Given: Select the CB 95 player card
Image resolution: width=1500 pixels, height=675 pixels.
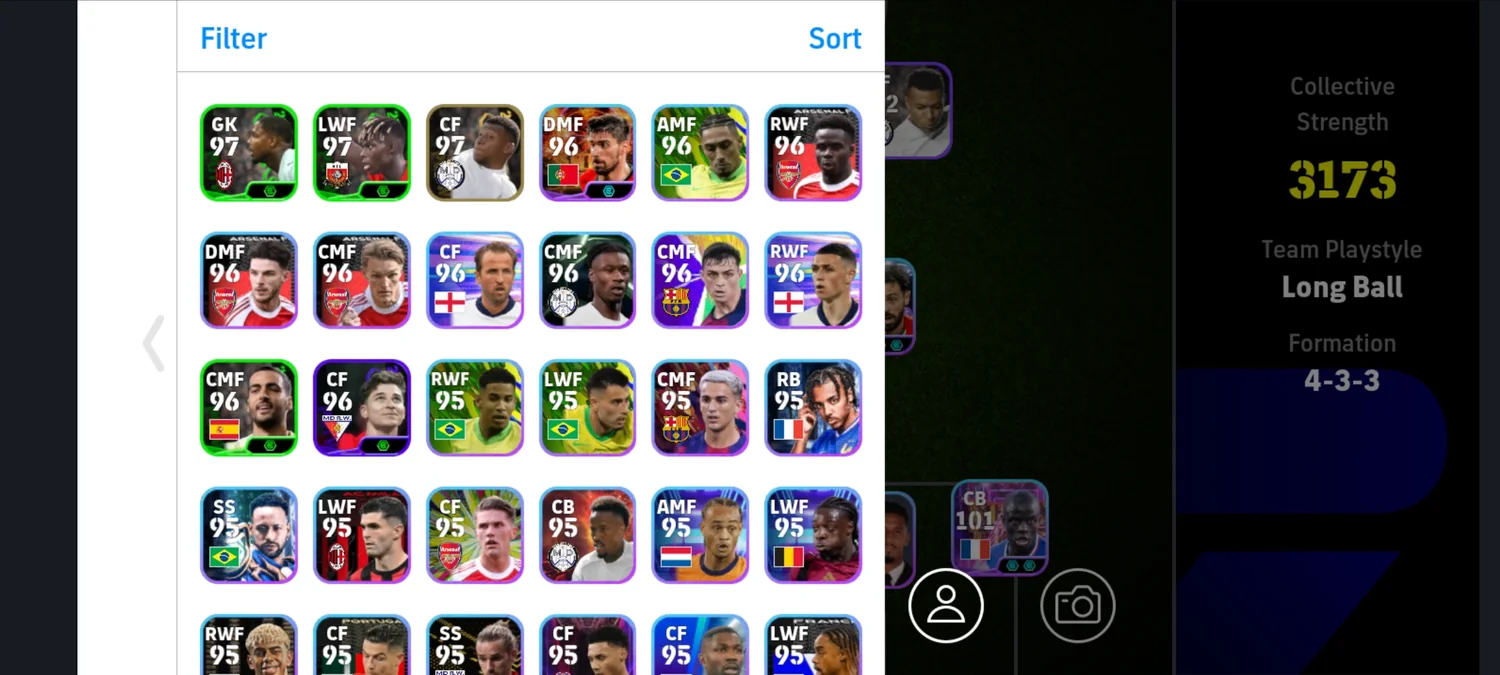Looking at the screenshot, I should [x=588, y=535].
